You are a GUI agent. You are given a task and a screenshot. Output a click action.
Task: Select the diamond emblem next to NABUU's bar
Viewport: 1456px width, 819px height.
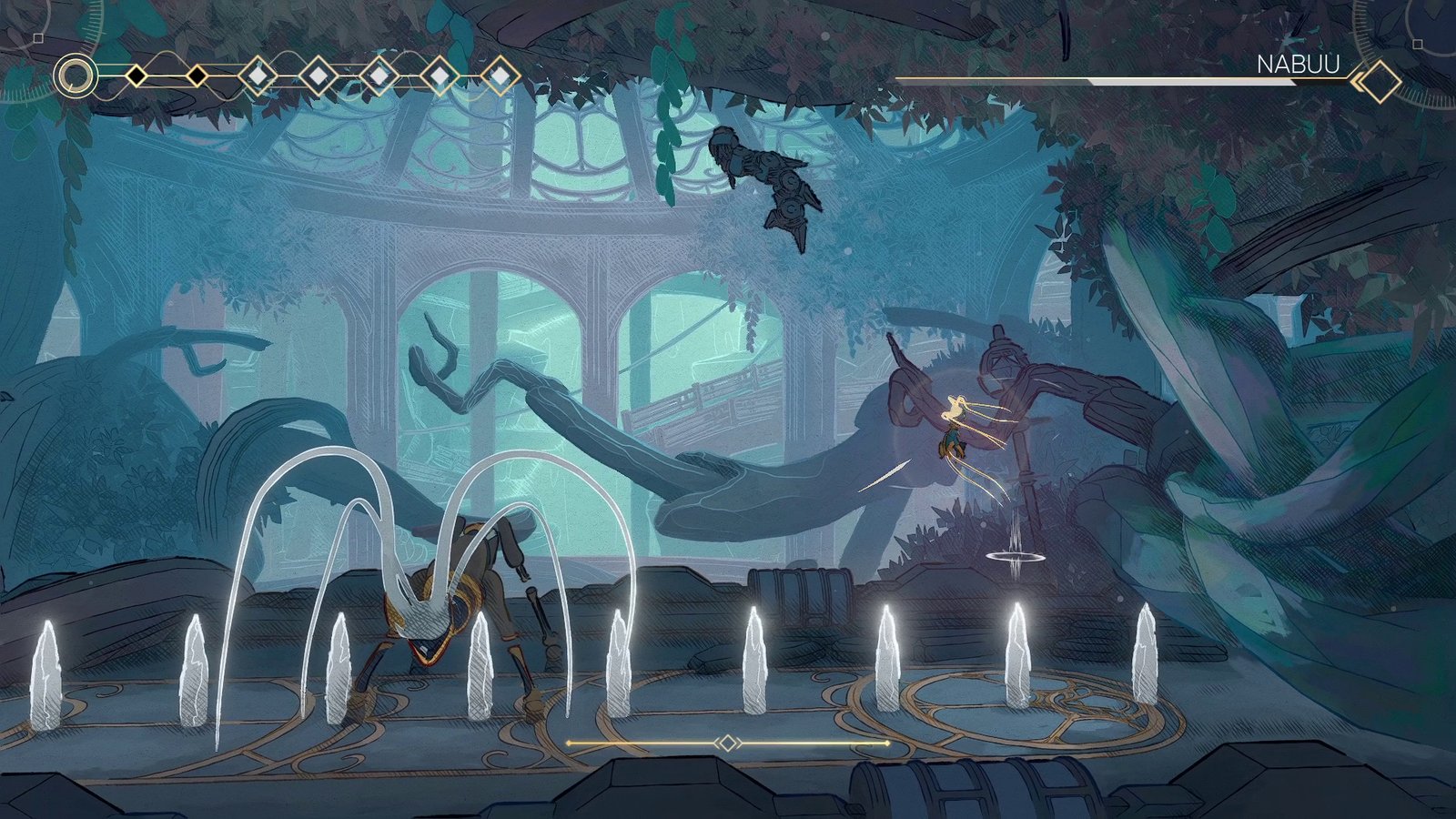(x=1379, y=81)
